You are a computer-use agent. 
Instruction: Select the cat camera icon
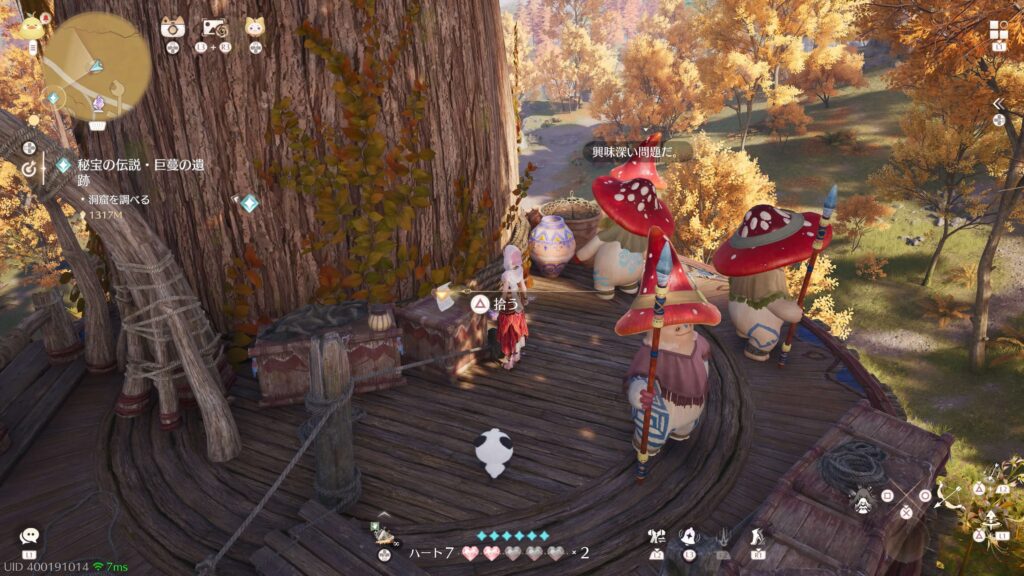(173, 27)
